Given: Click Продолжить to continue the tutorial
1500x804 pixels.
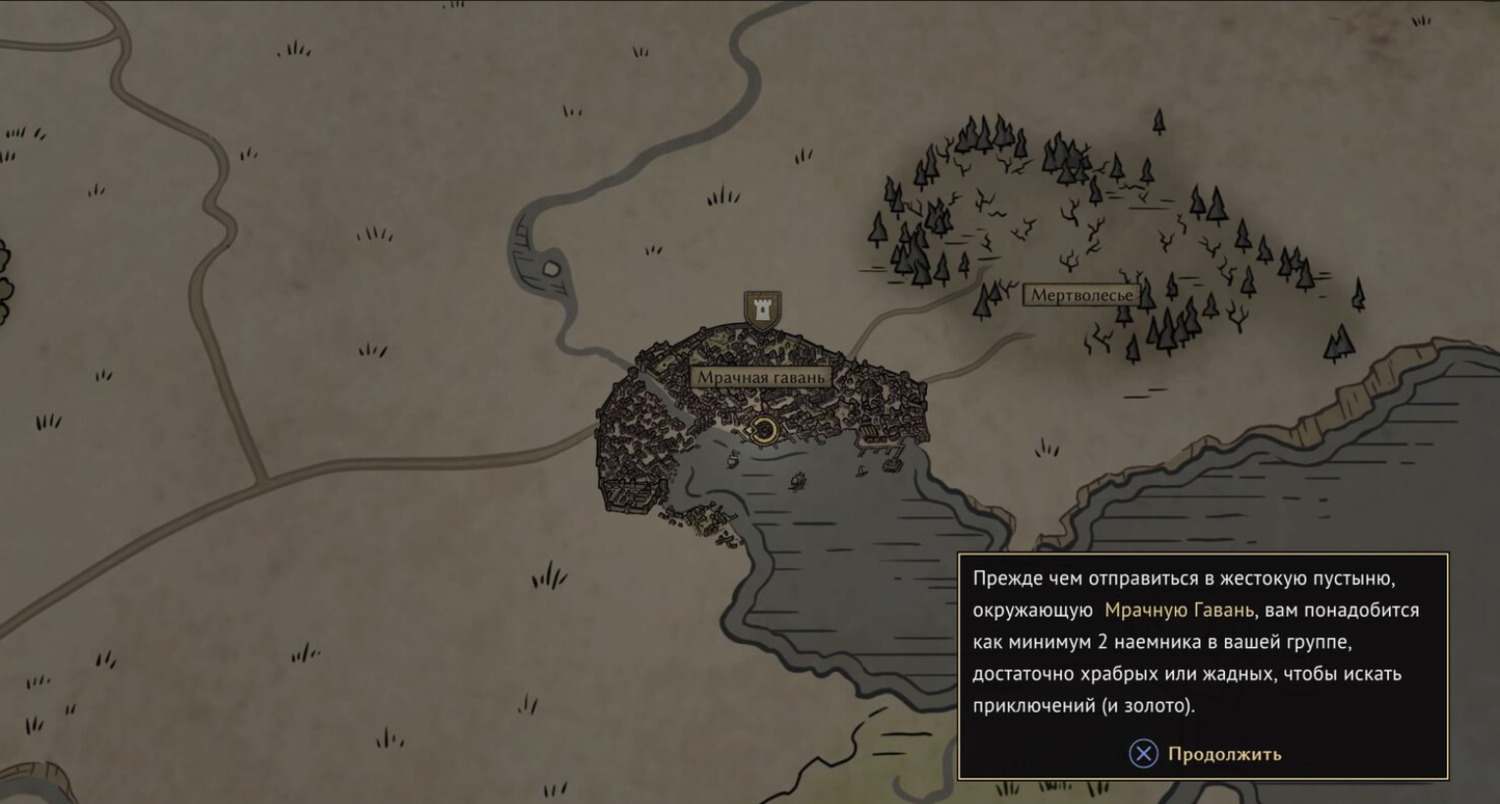Looking at the screenshot, I should tap(1206, 754).
